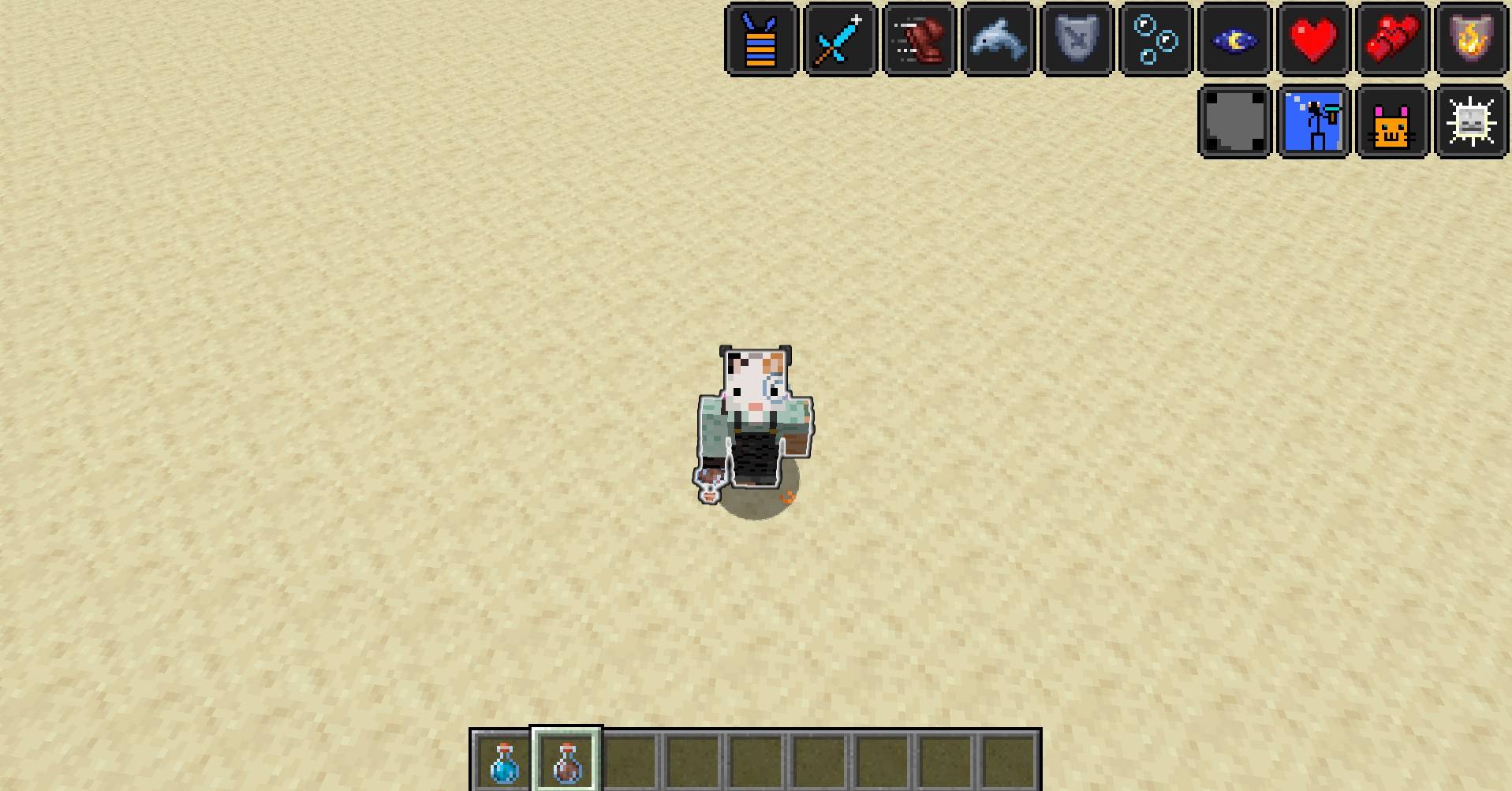The image size is (1512, 791).
Task: Select the blue potion in the hotbar
Action: [x=504, y=759]
